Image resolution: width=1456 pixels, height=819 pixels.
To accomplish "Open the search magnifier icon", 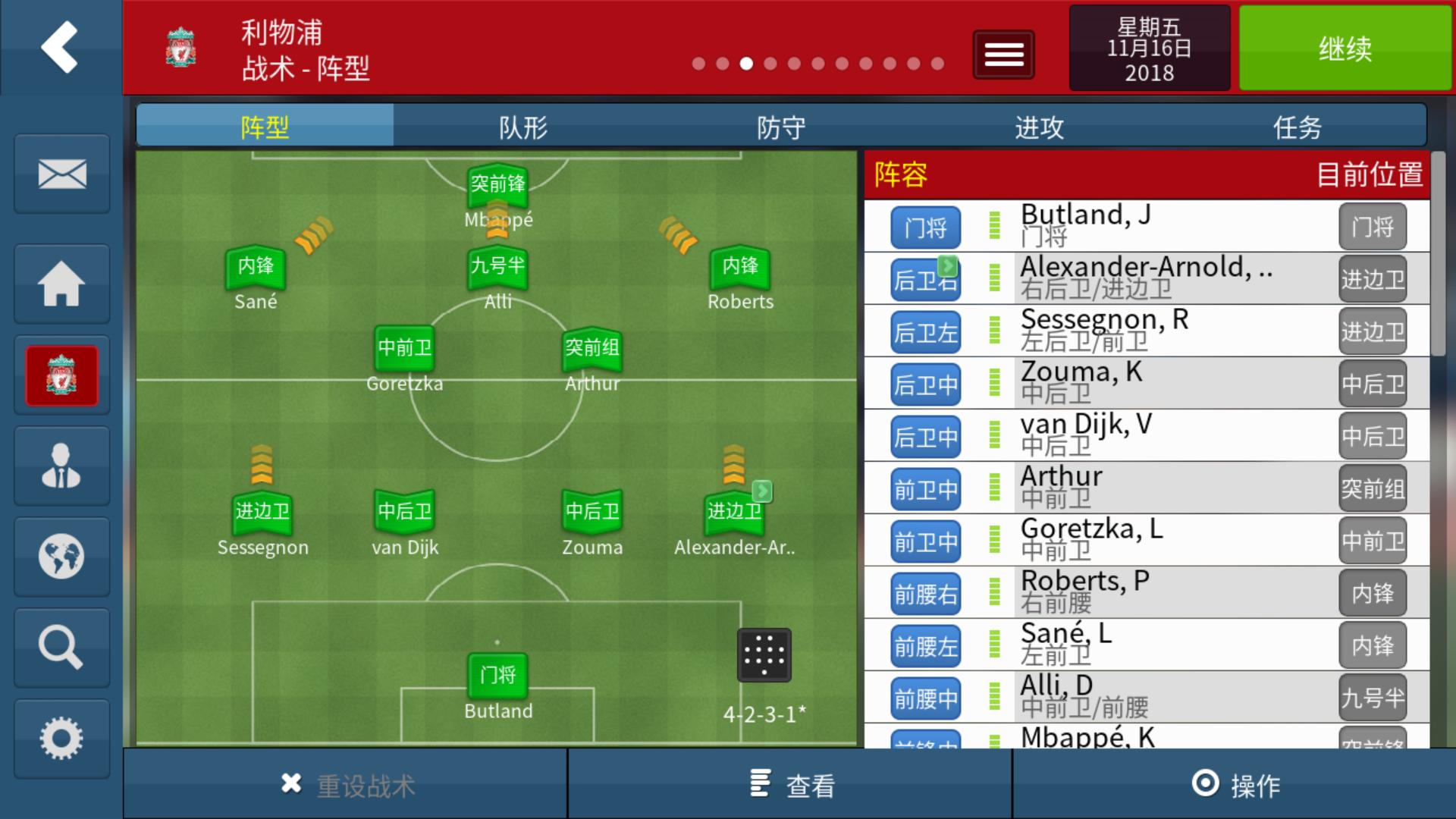I will 61,647.
